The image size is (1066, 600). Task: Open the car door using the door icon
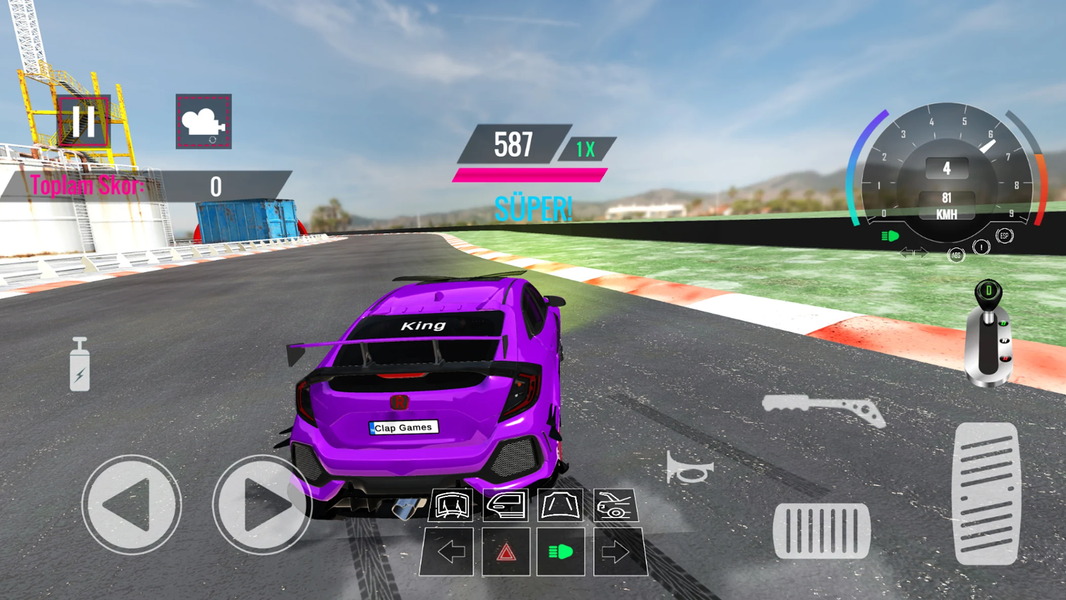coord(505,506)
